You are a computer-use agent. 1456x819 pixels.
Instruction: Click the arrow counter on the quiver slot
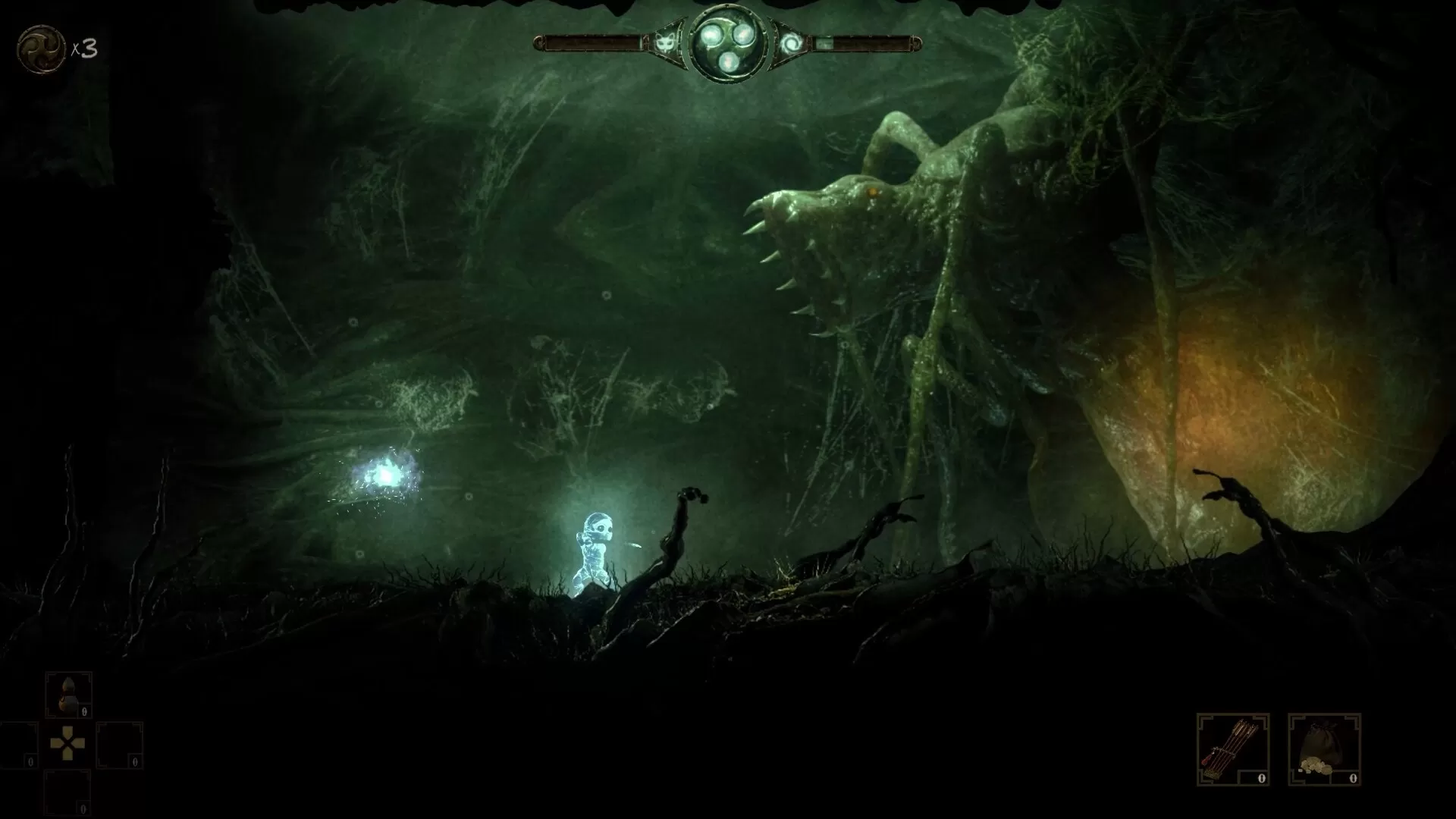coord(1260,777)
